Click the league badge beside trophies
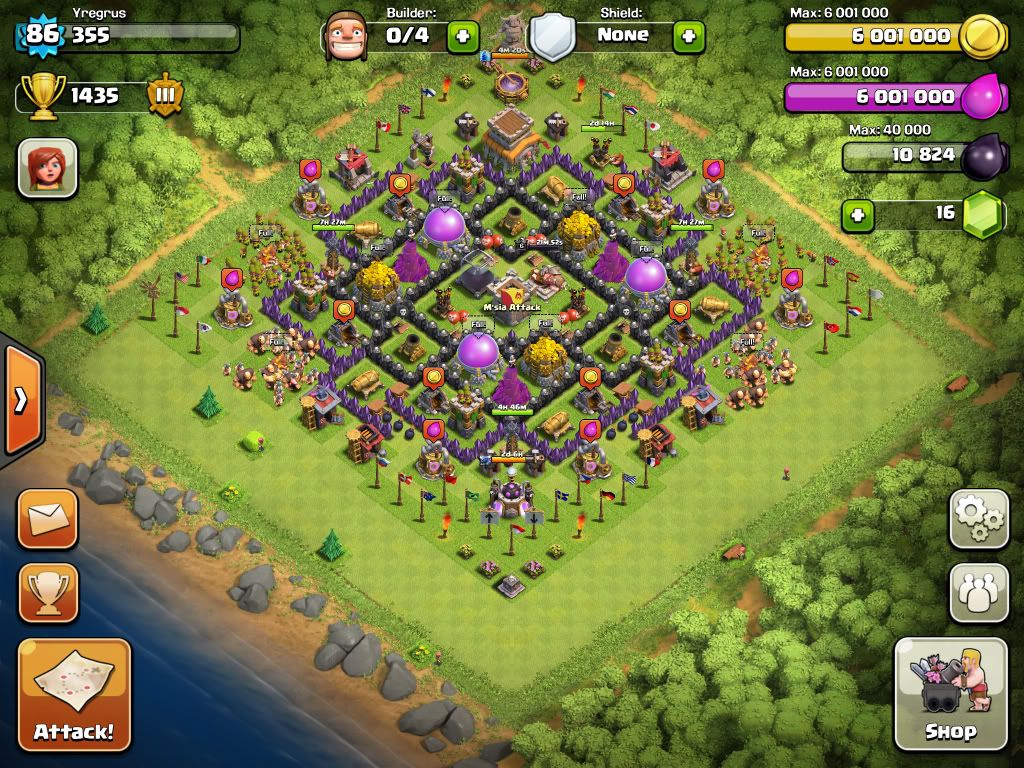 [165, 96]
